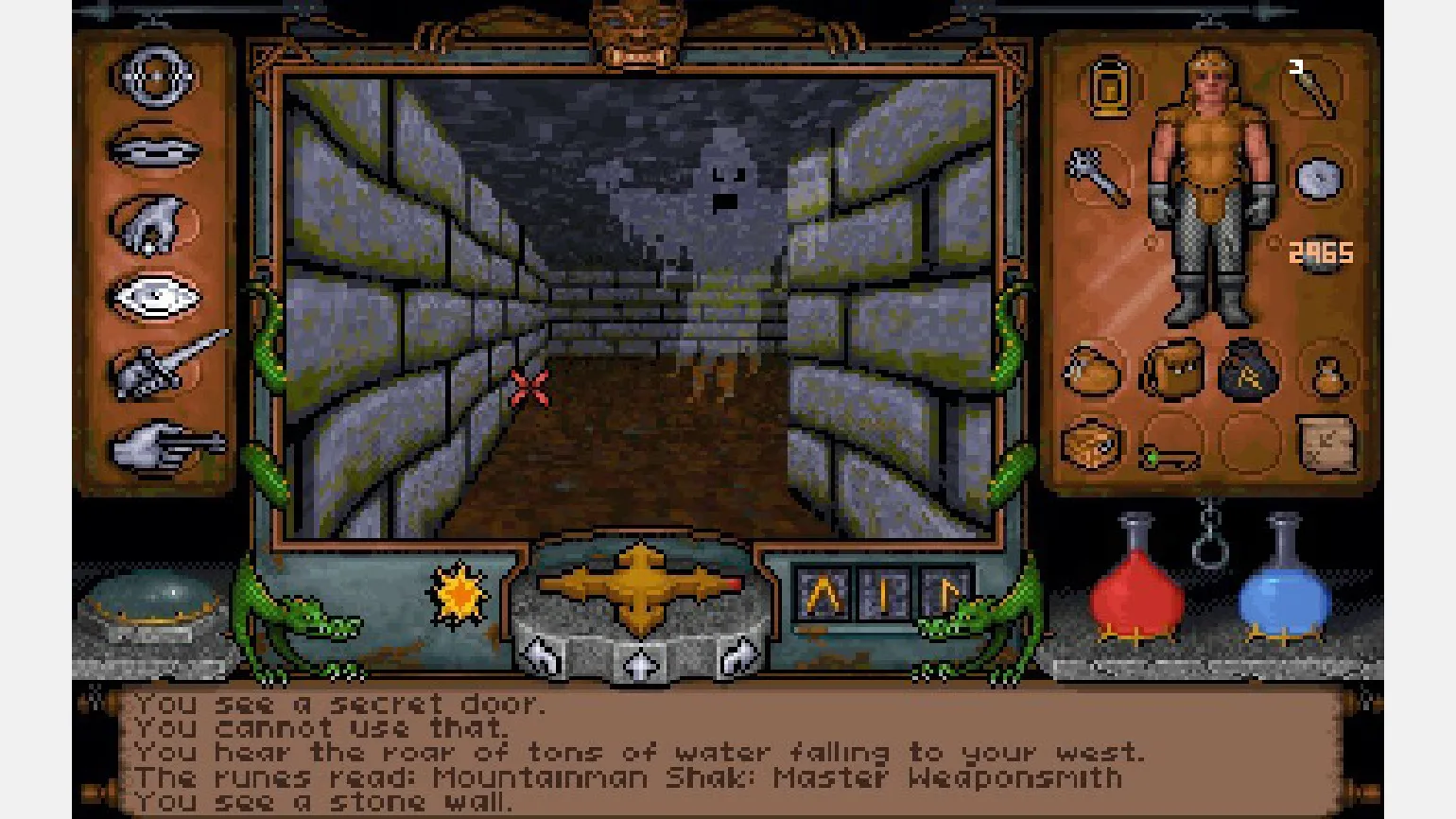Click the move forward arrow button

[641, 662]
